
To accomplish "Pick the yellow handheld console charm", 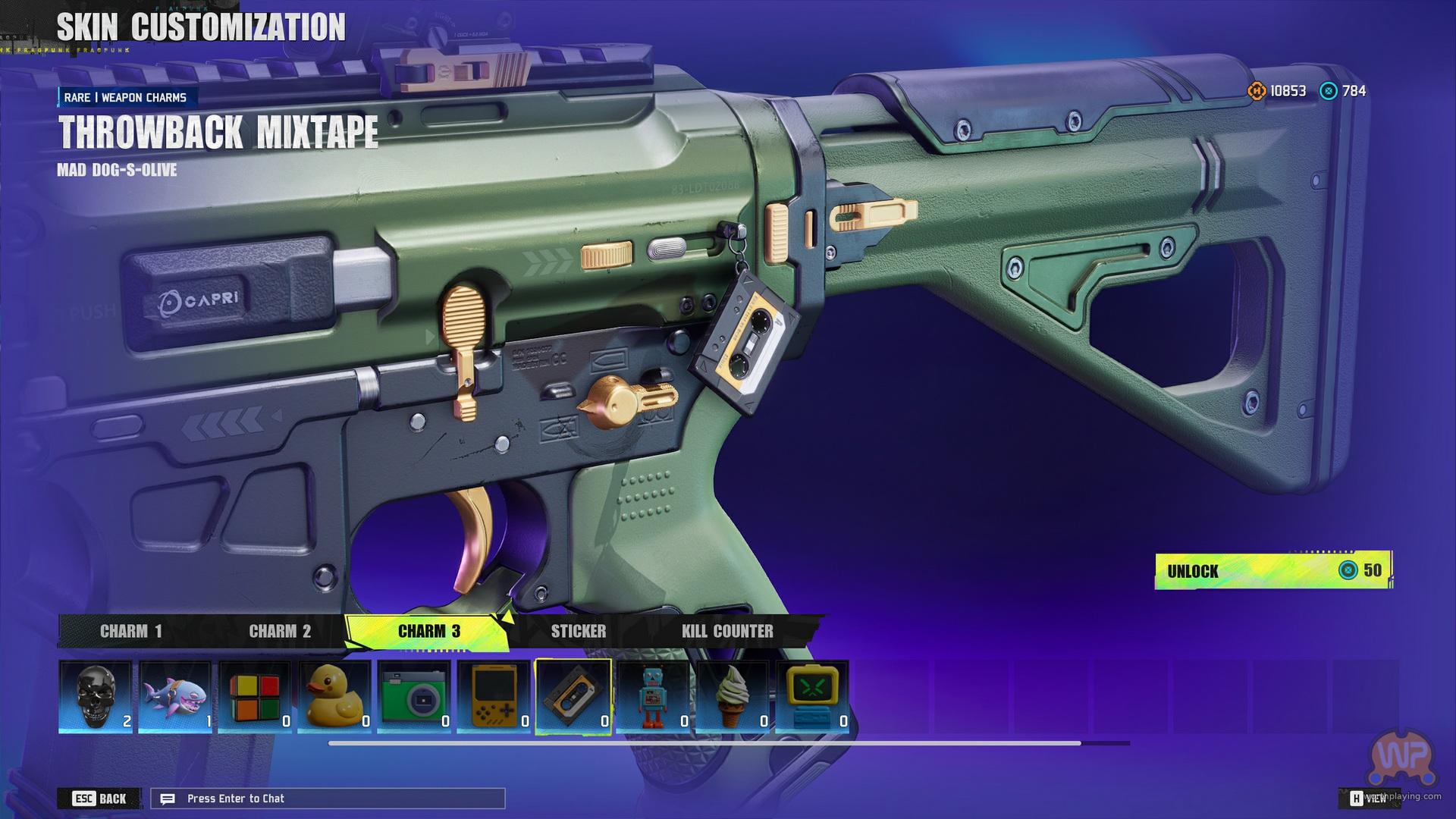I will coord(494,696).
